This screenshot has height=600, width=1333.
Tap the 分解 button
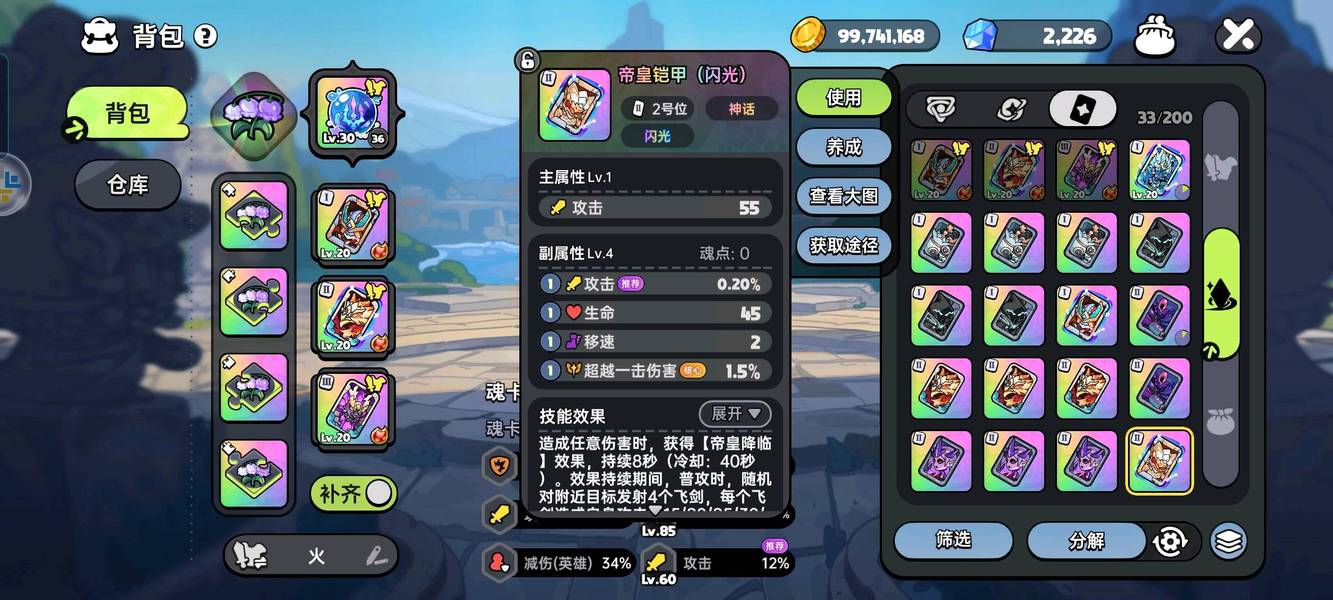pos(1087,540)
